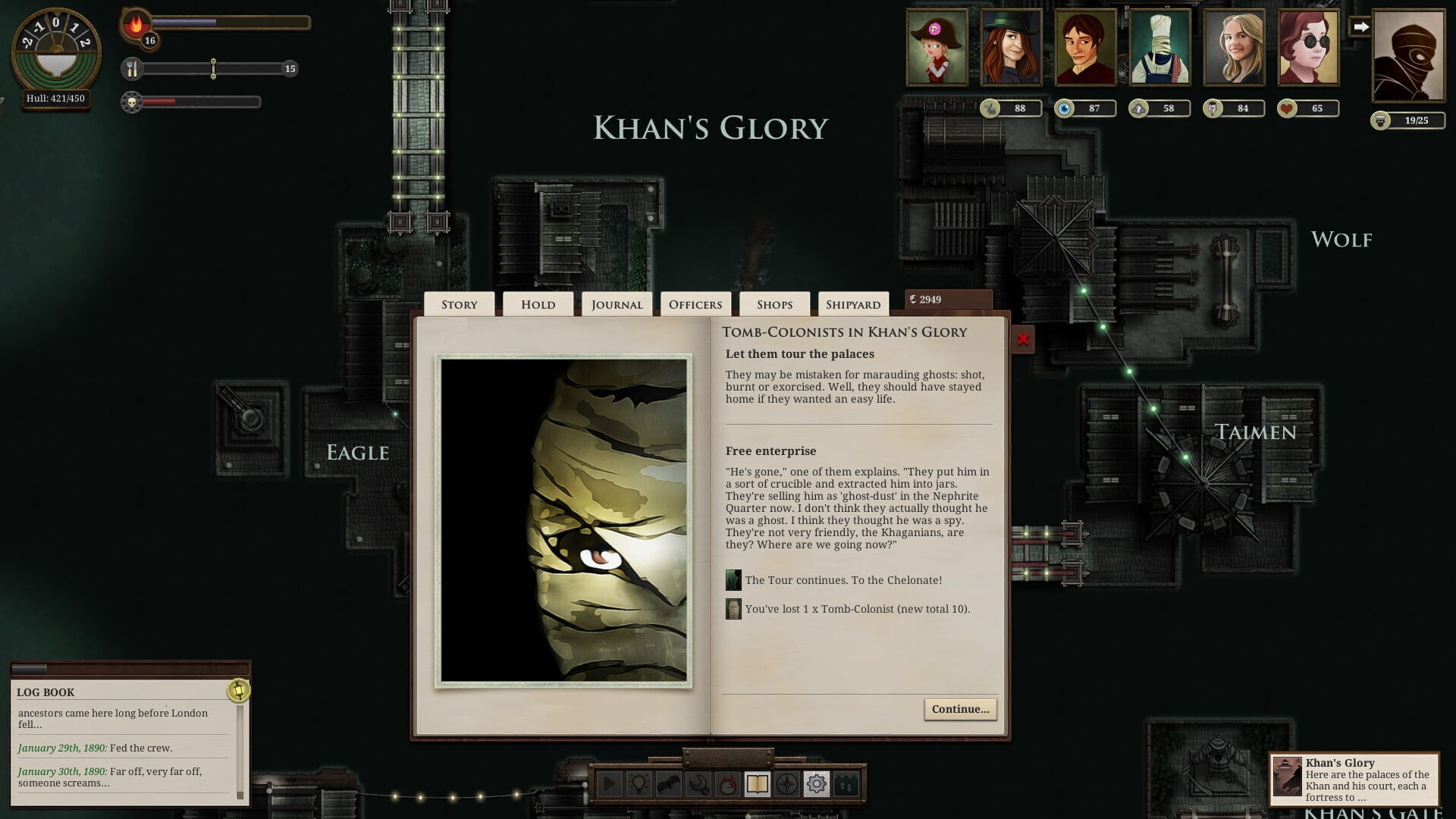Open the Hold tab

538,305
